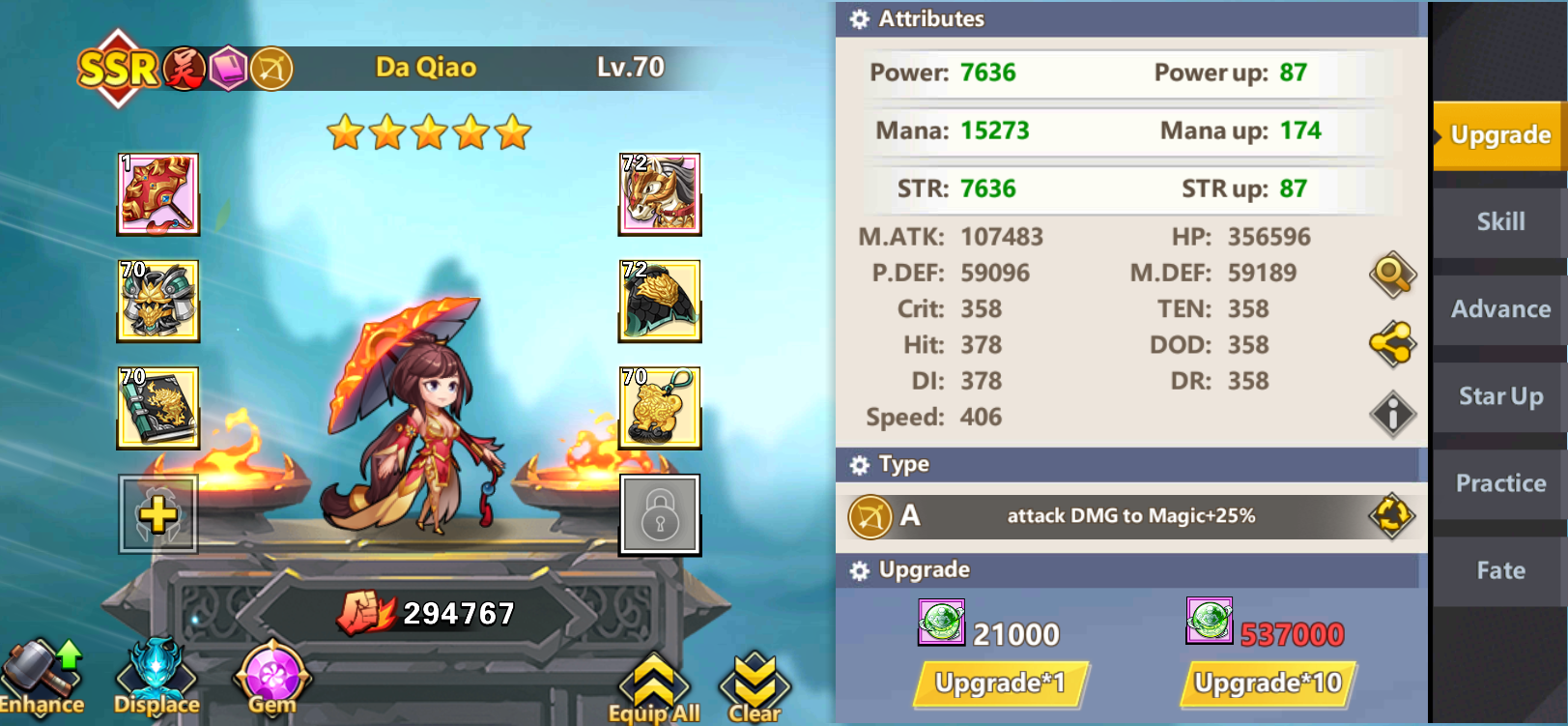Click the info icon below share icon

(1391, 414)
